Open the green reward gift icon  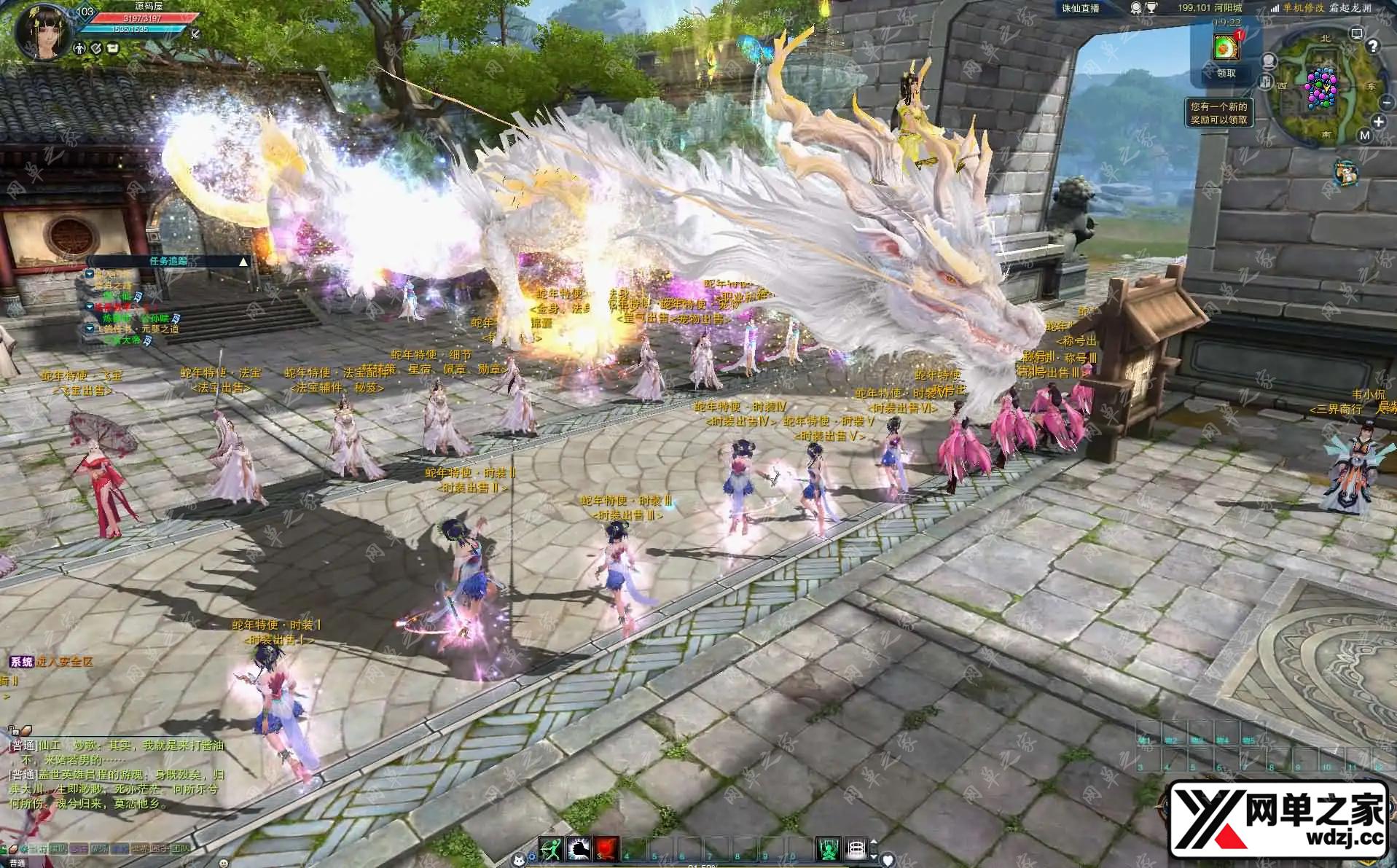click(1225, 47)
